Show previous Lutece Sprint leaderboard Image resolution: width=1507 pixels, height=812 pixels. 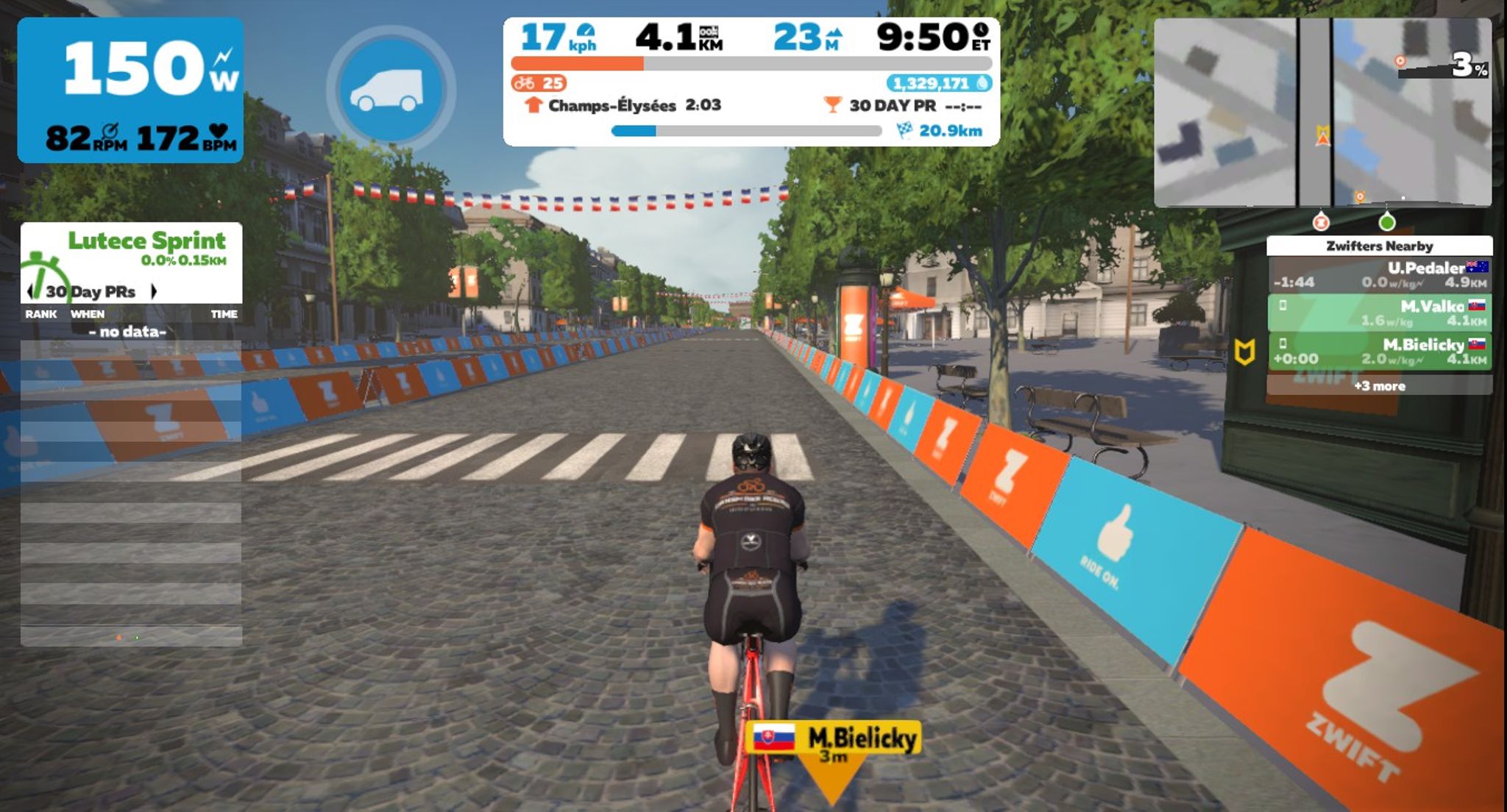tap(30, 291)
